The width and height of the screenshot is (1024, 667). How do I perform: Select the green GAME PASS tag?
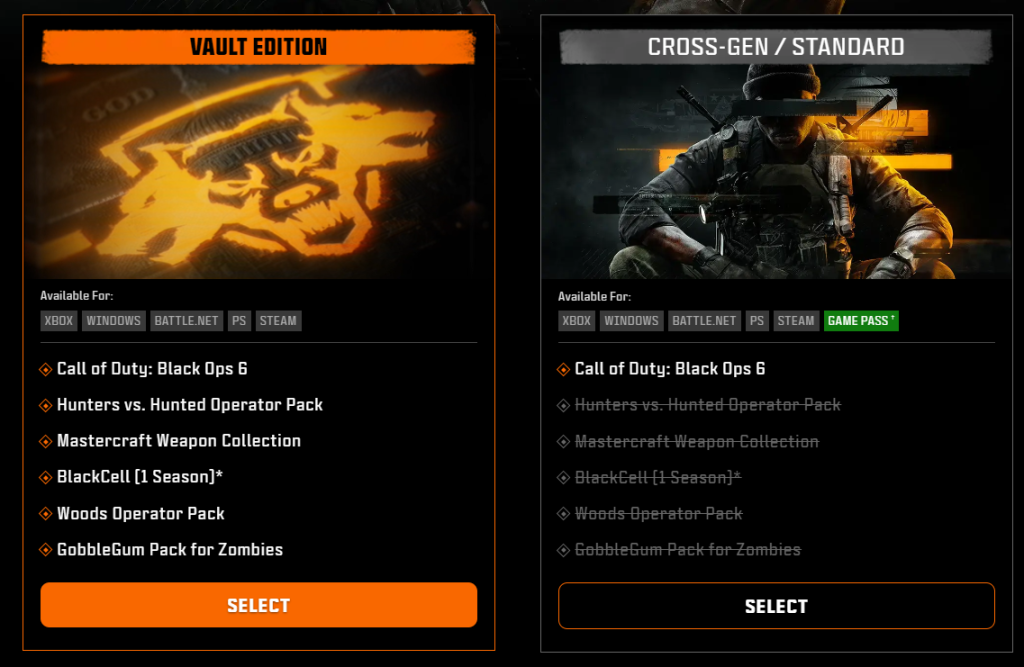click(861, 321)
